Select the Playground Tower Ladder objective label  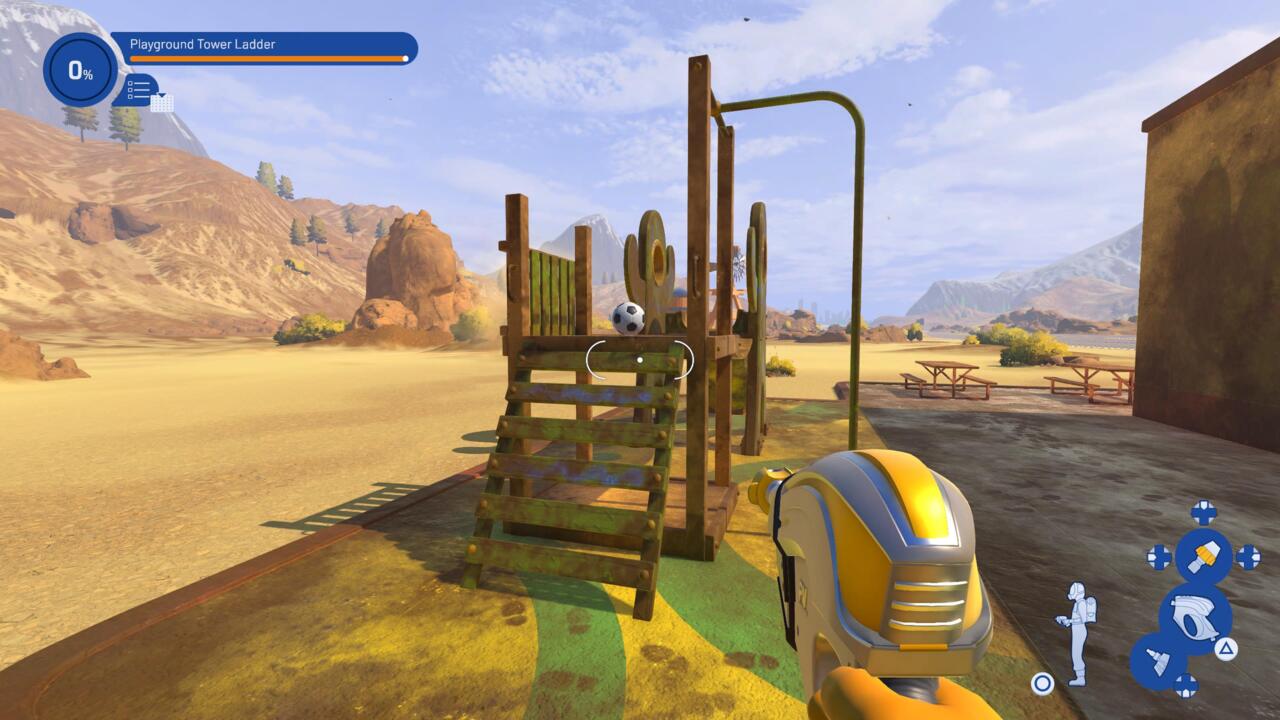click(203, 45)
